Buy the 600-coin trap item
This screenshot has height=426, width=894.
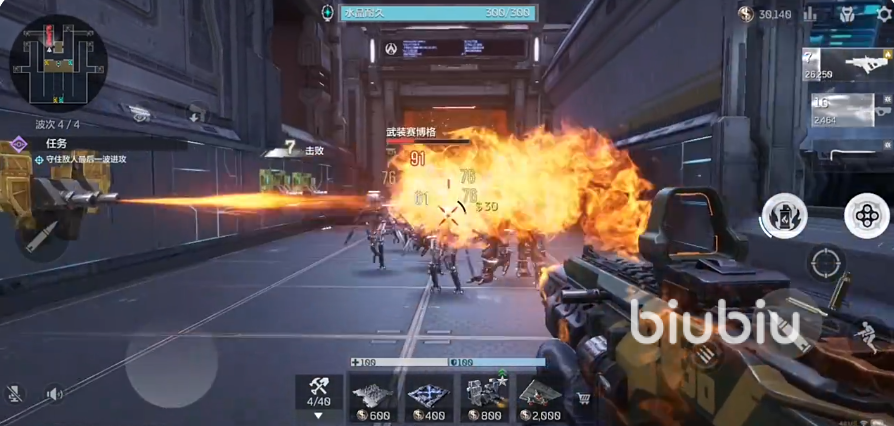[x=373, y=398]
